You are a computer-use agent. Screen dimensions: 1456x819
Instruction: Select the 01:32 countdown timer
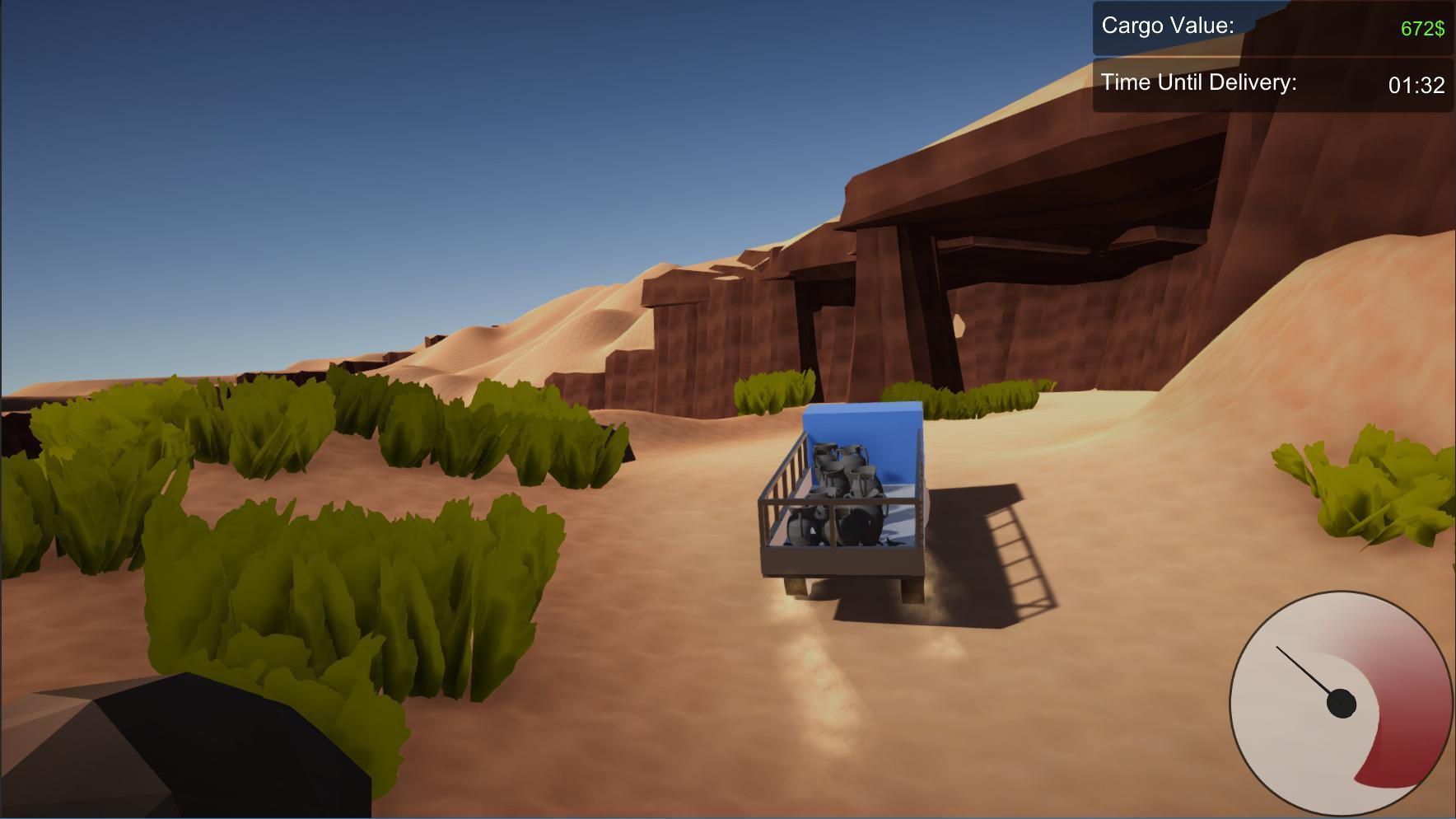pyautogui.click(x=1415, y=82)
